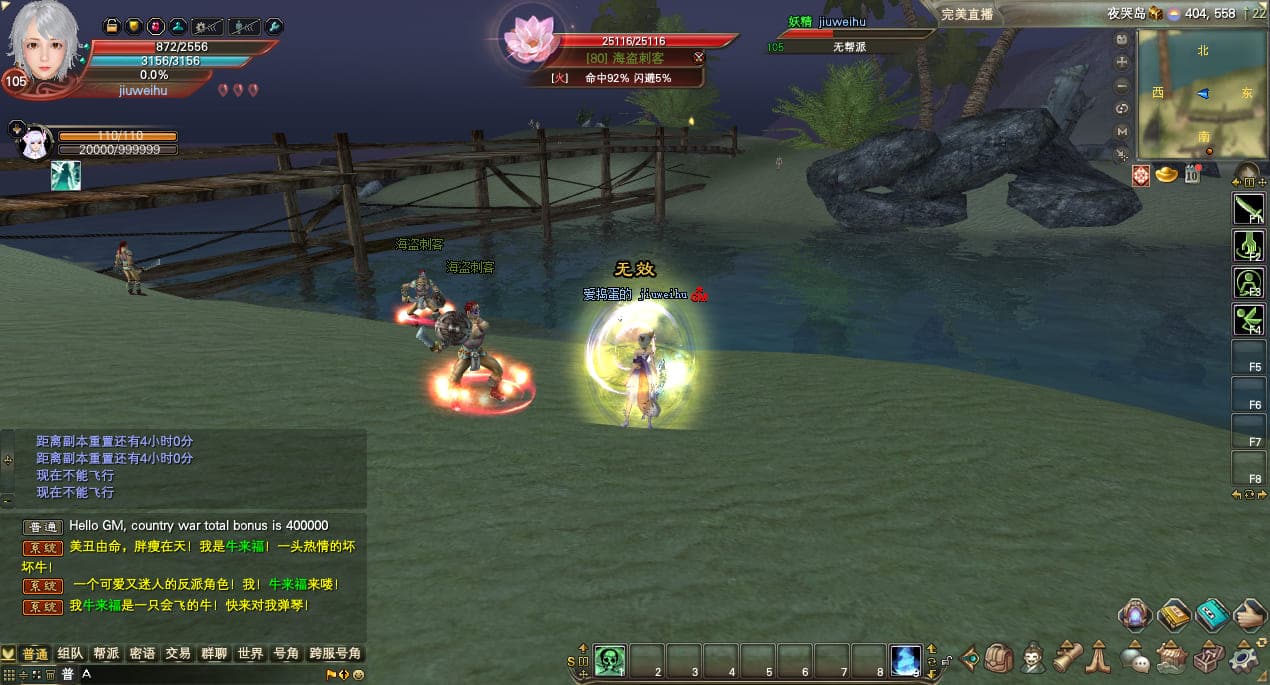Open the character portrait menu icon
Screen dimensions: 1270x685
coord(1033,658)
